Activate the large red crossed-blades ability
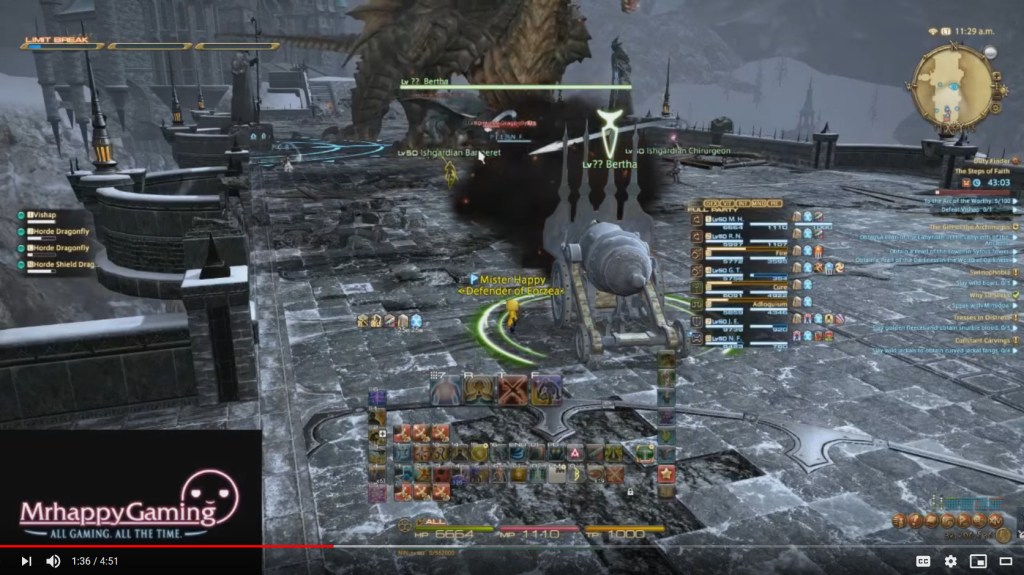This screenshot has height=575, width=1024. click(514, 389)
